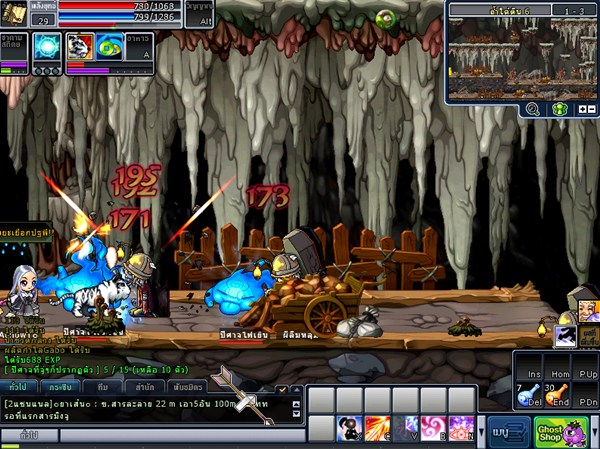Switch to the first chat tab
Viewport: 600px width, 449px height.
tap(17, 386)
